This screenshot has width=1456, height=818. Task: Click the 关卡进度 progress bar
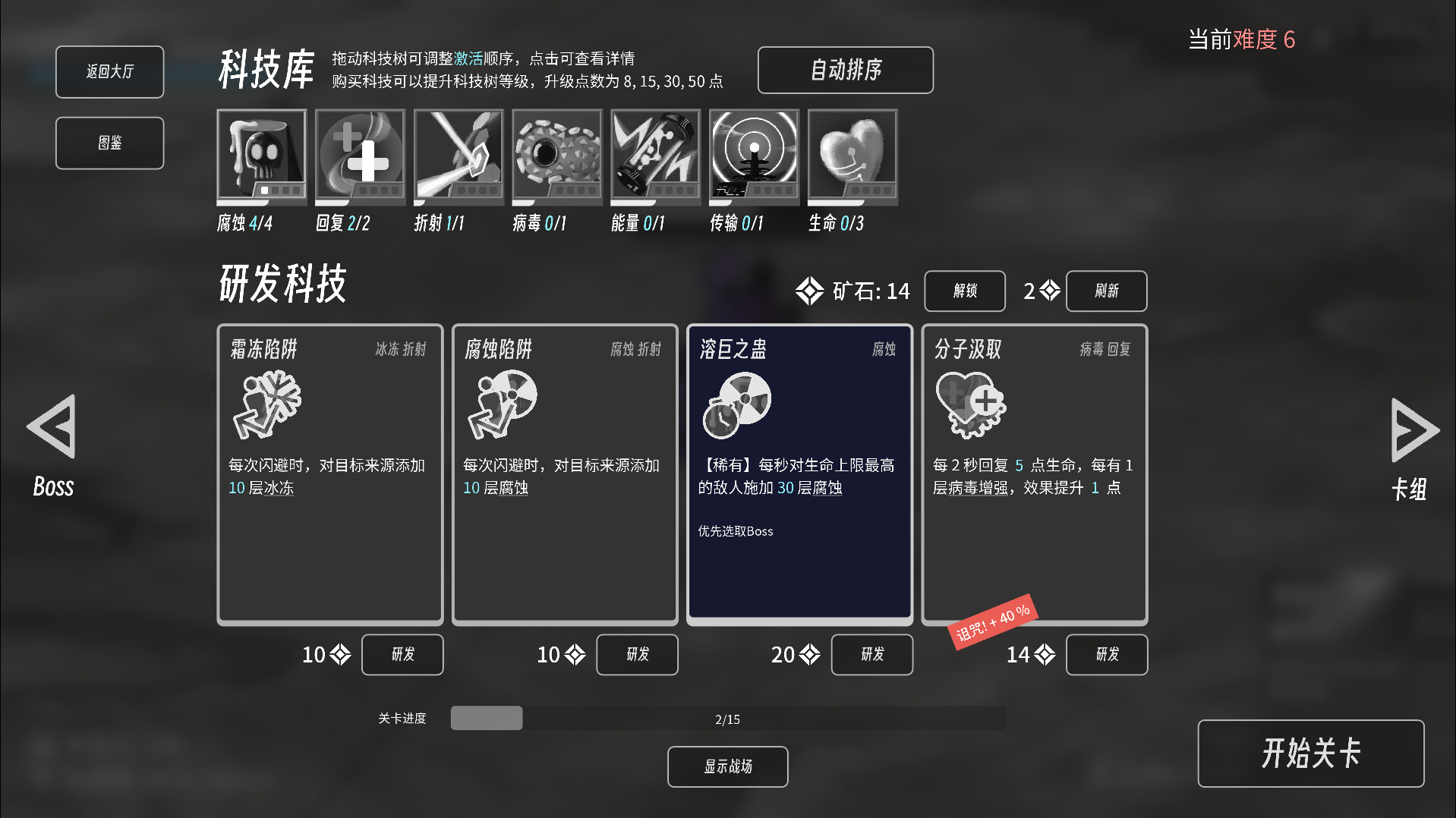(726, 718)
